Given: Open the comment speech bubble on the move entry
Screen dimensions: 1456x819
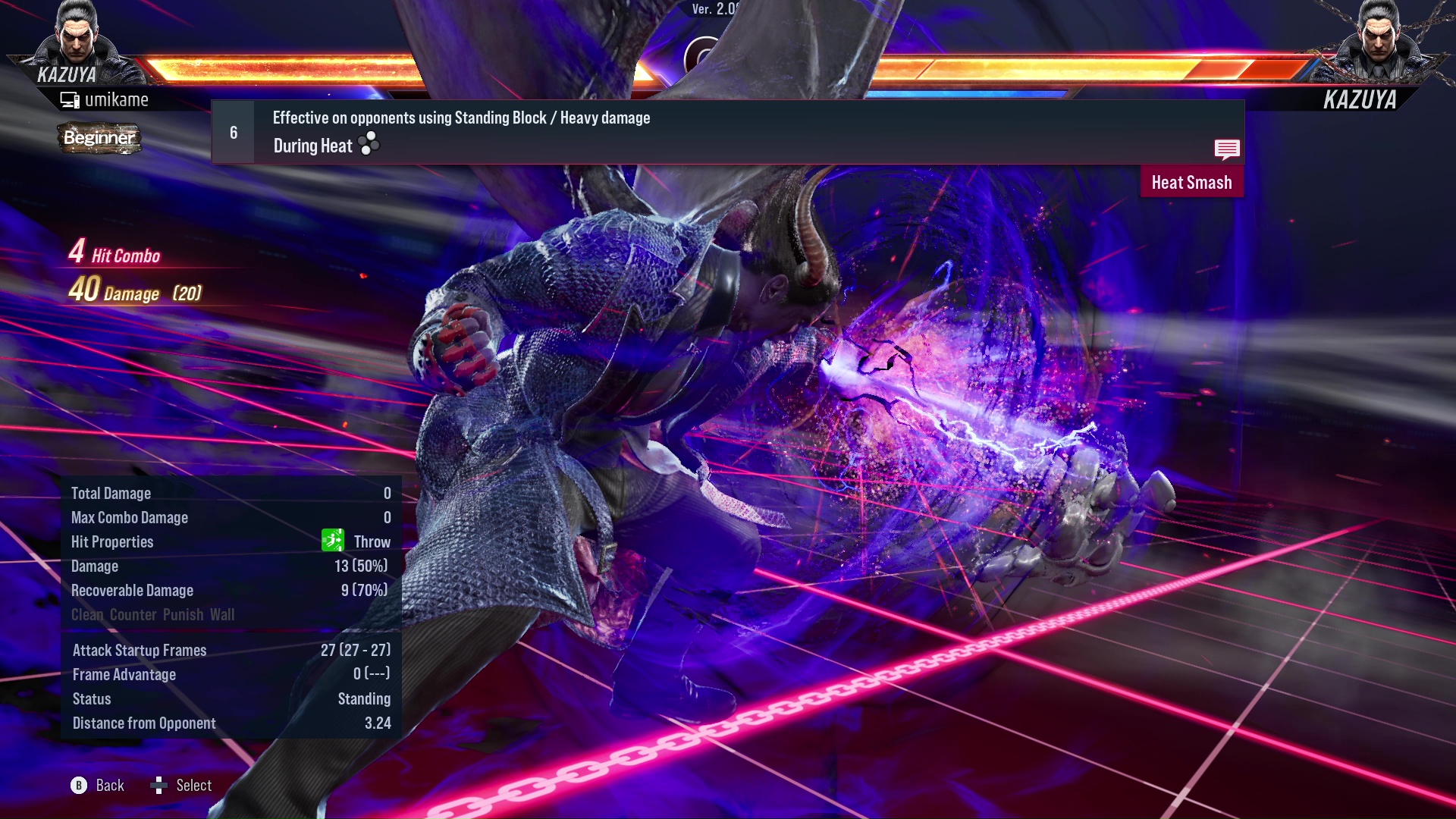Looking at the screenshot, I should tap(1226, 149).
